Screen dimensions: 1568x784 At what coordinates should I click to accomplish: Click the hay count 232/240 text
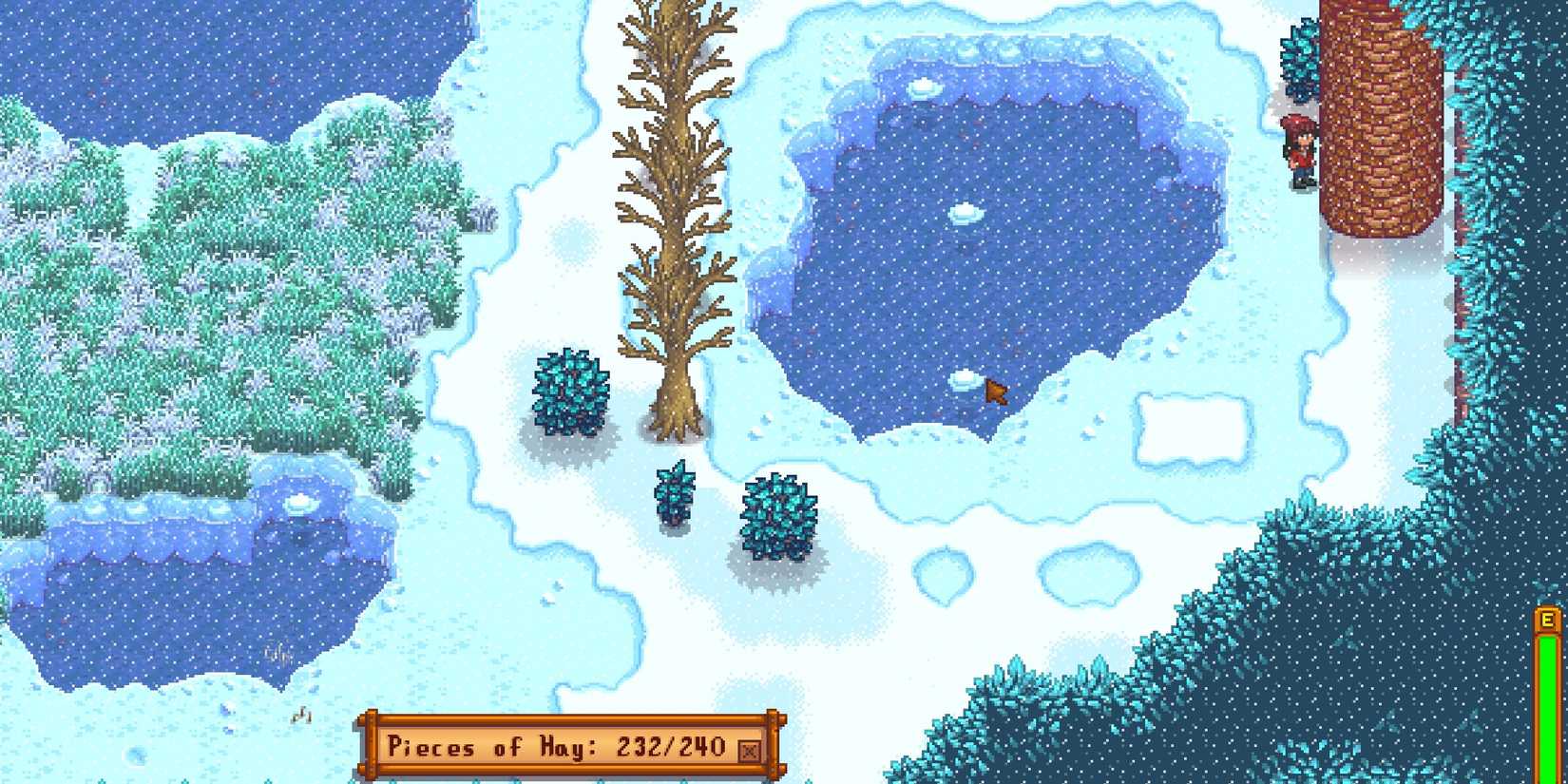point(670,748)
